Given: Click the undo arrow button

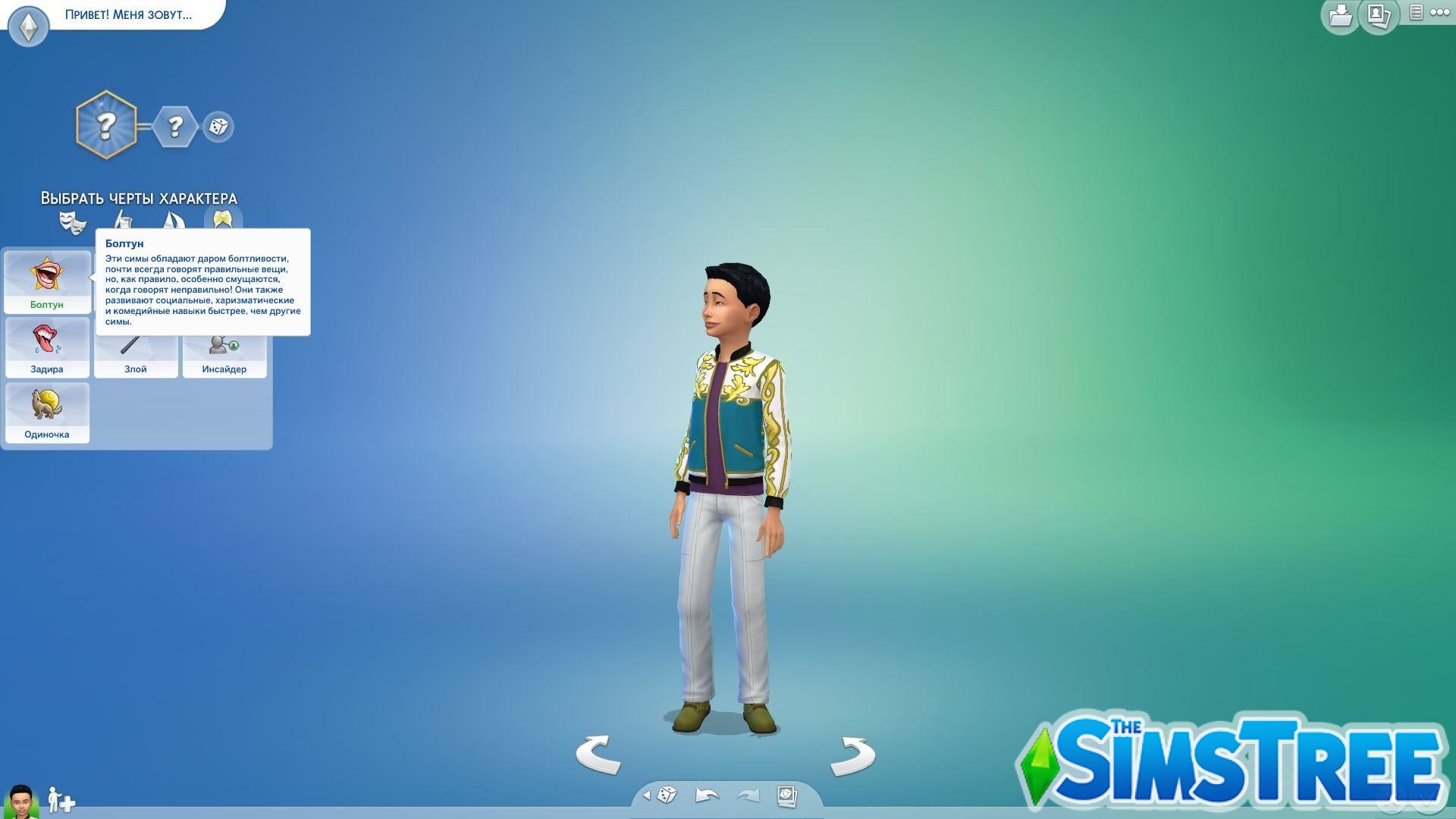Looking at the screenshot, I should pos(705,795).
